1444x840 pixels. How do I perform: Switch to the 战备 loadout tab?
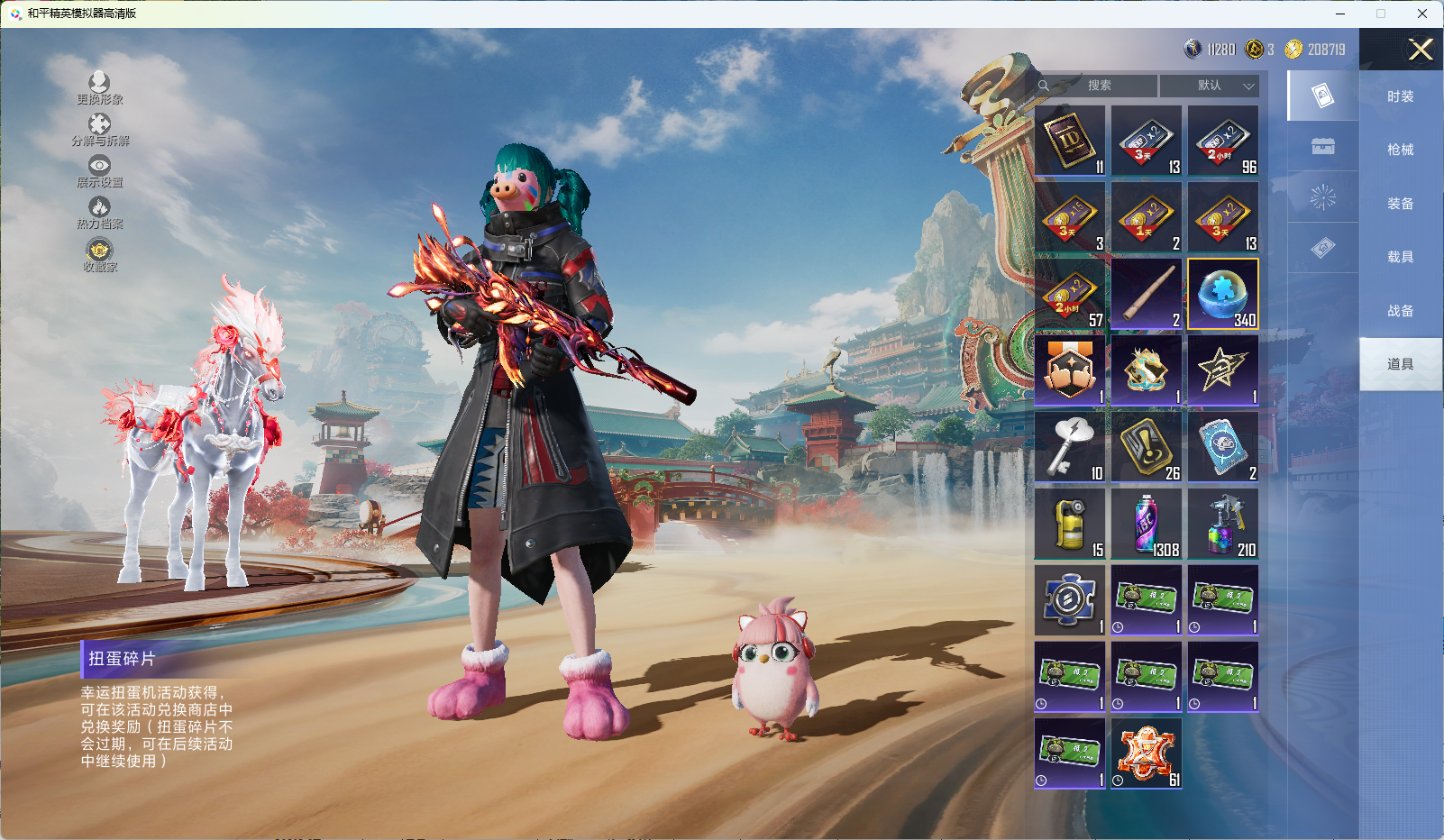(1400, 311)
